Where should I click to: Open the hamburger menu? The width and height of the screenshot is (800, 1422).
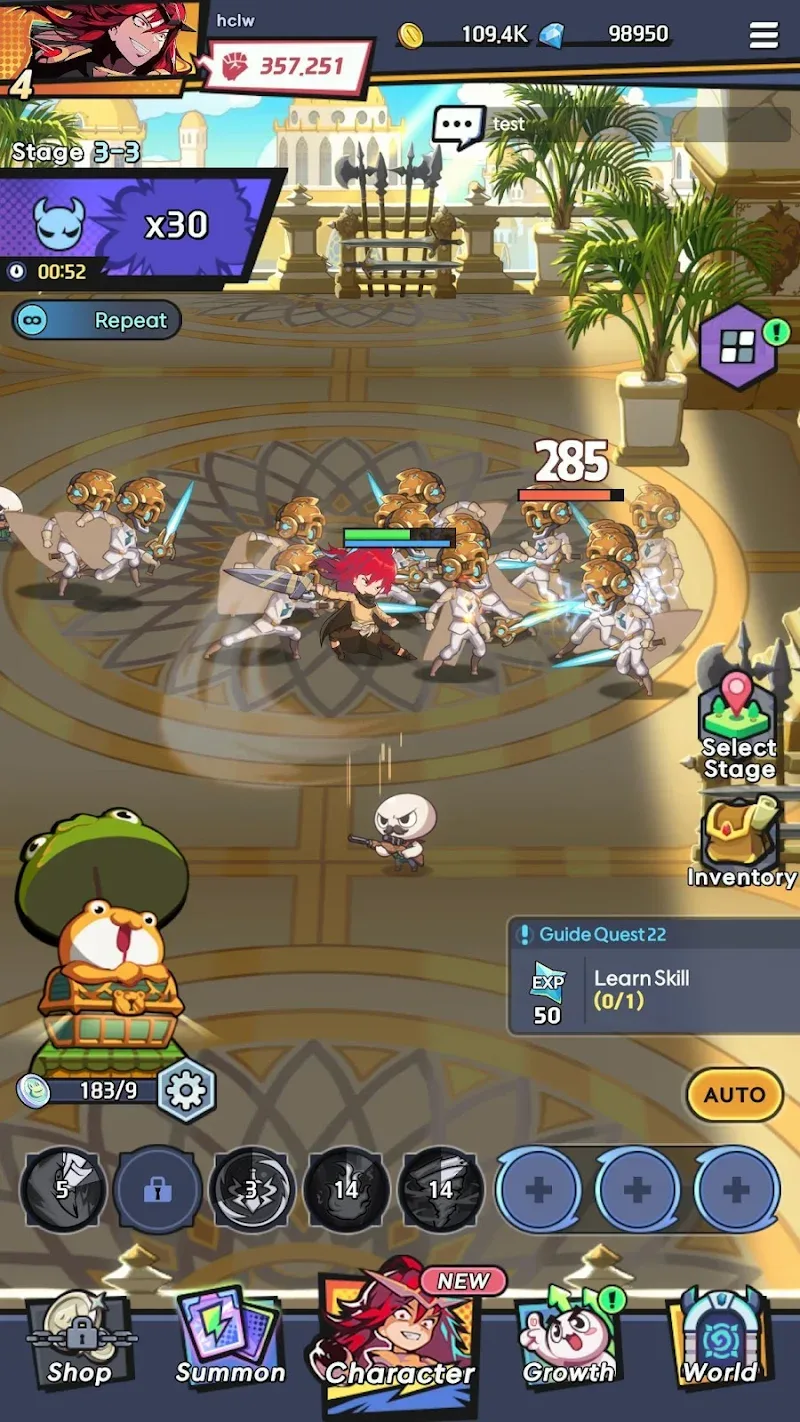tap(764, 36)
